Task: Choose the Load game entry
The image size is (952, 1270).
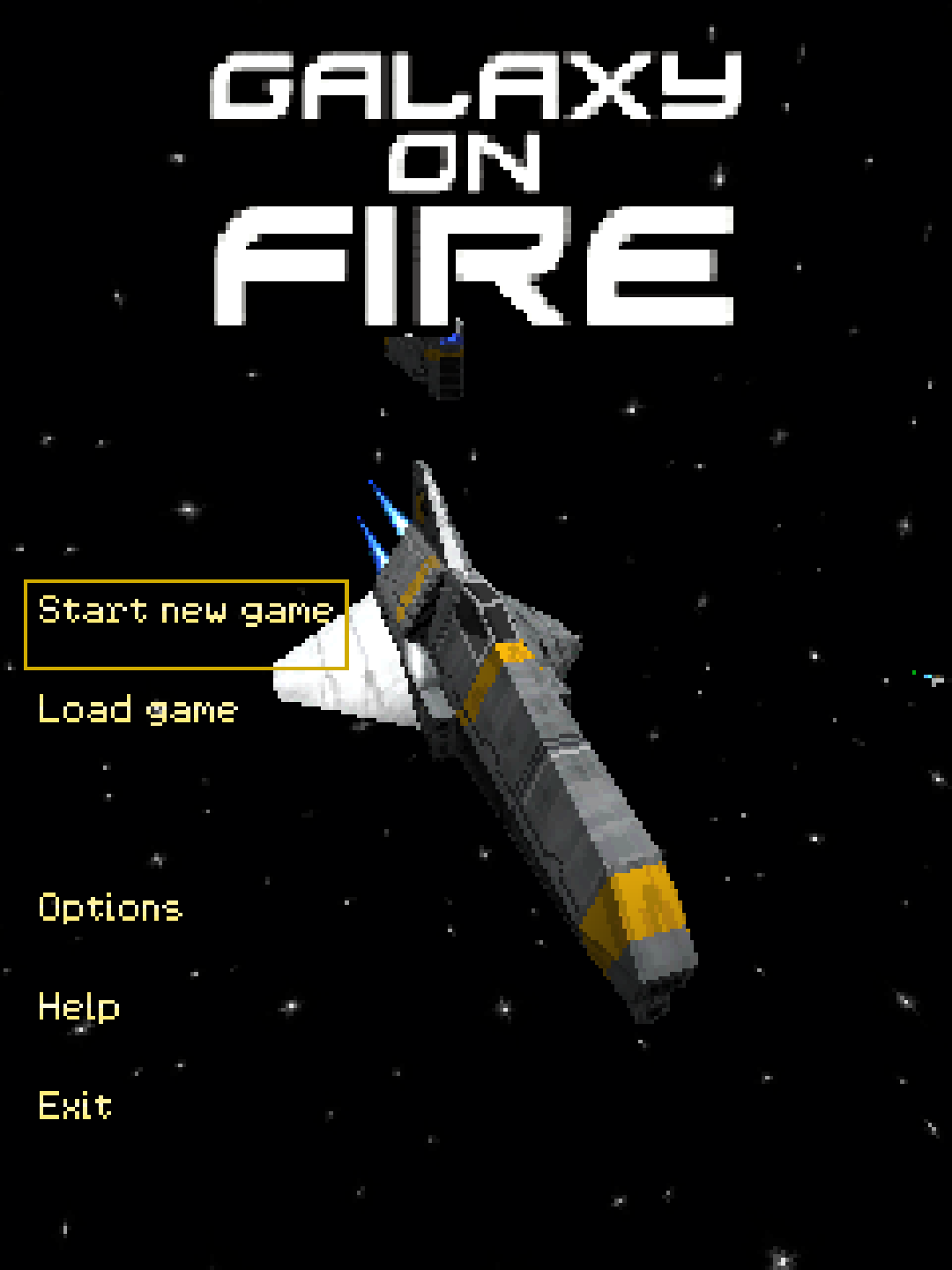Action: (138, 711)
